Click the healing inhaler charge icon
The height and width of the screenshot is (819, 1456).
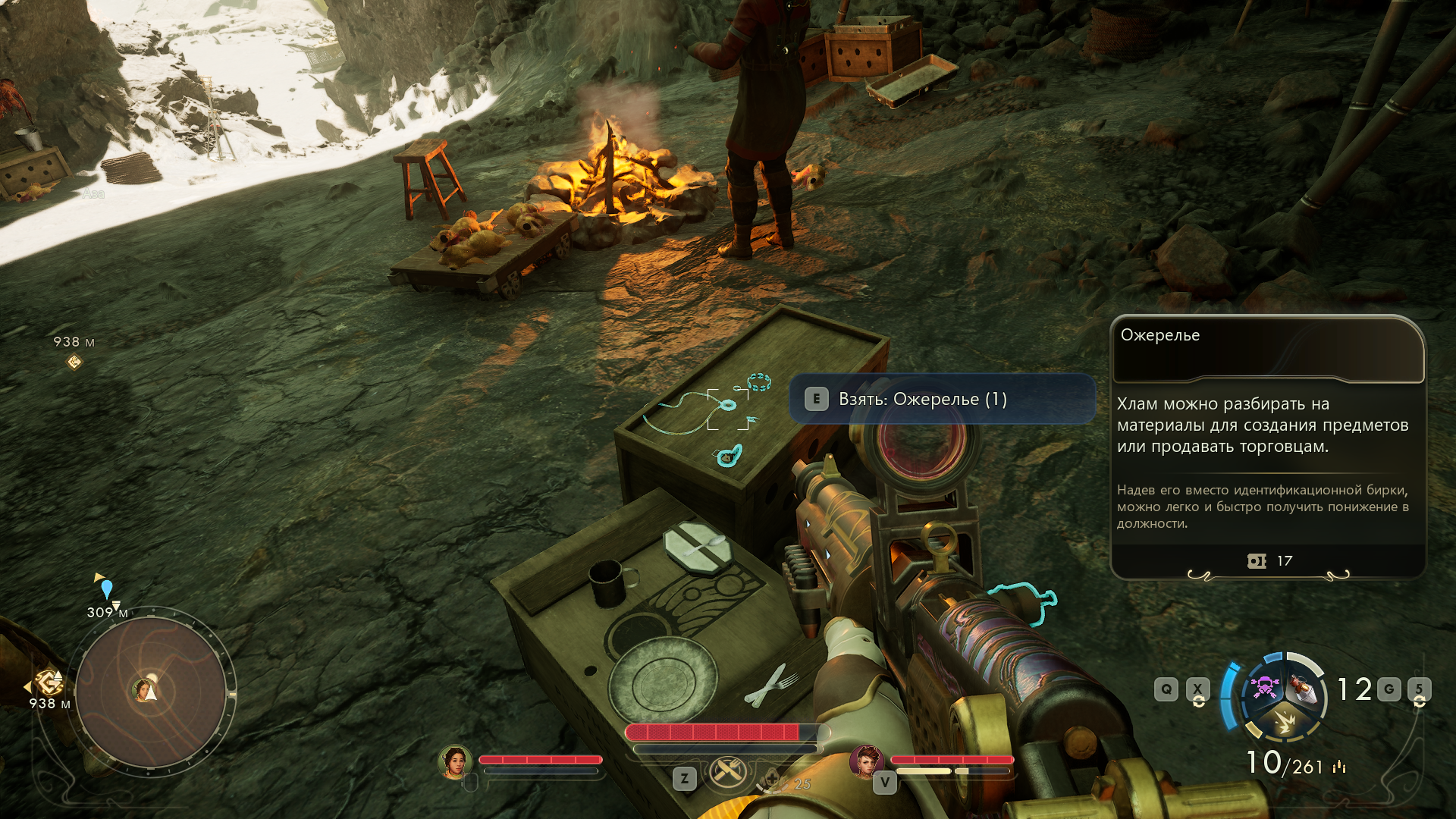coord(773,780)
